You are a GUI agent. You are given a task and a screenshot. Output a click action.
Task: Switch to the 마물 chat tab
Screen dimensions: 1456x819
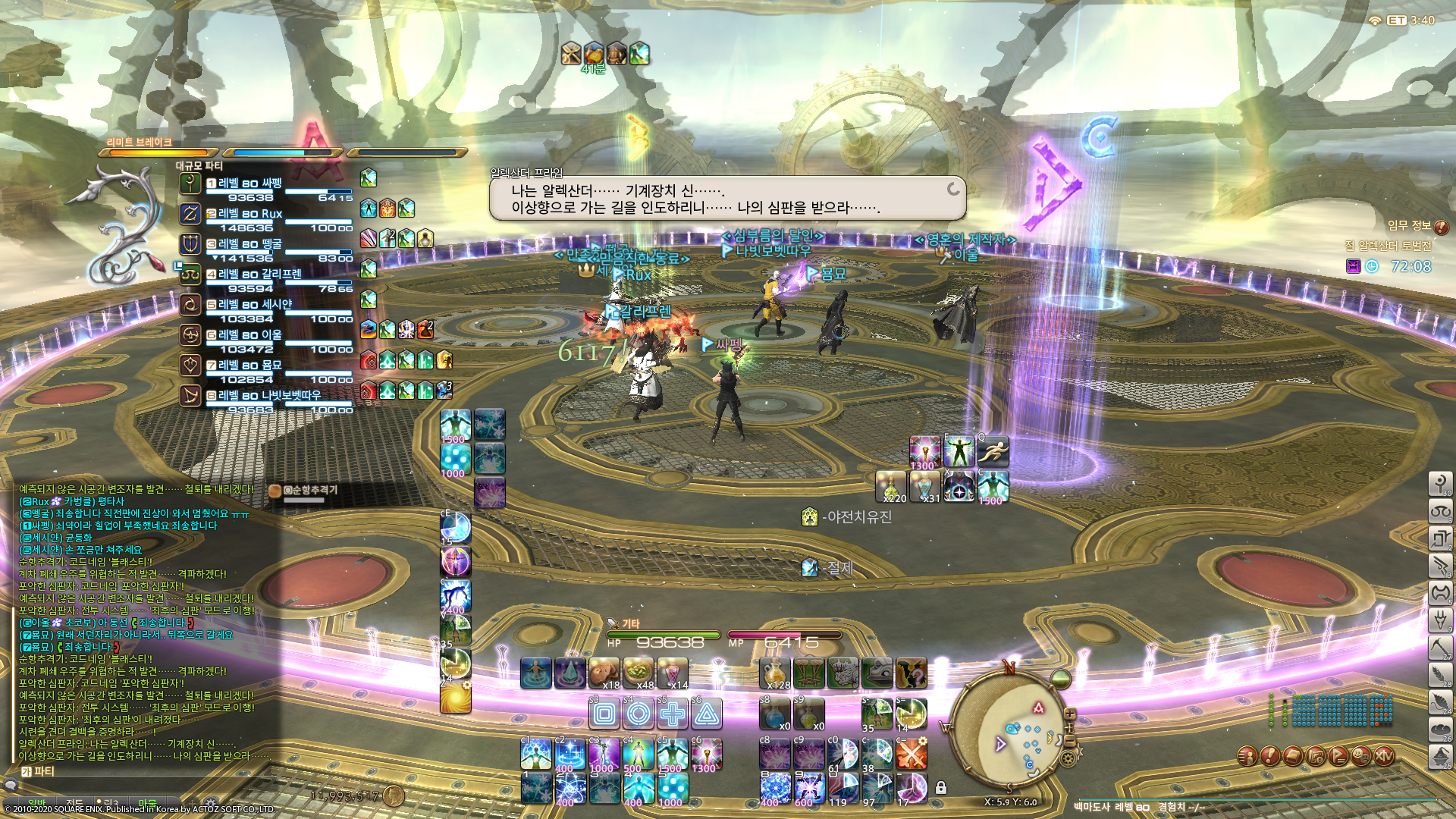point(147,802)
